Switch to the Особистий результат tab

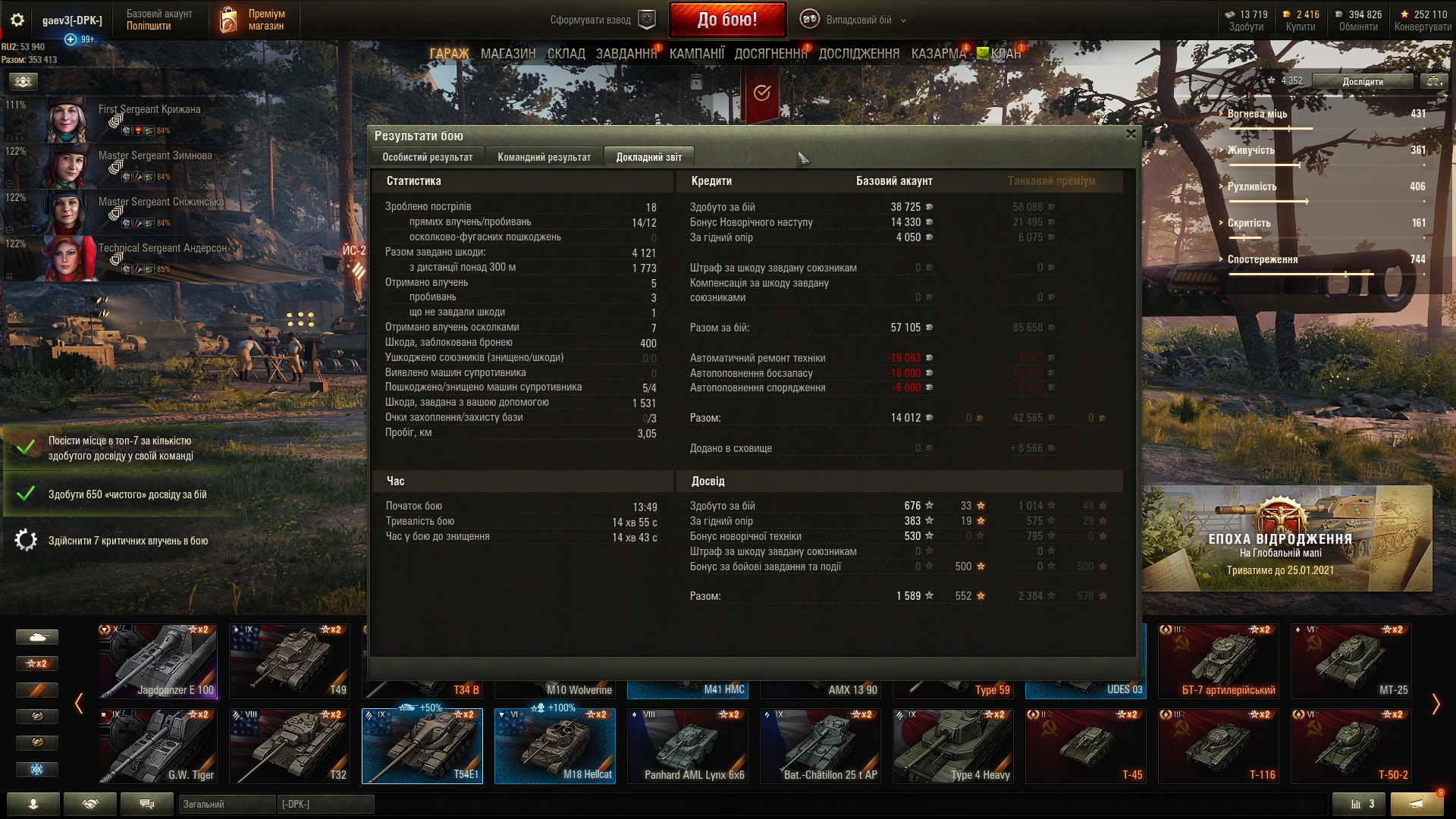click(427, 157)
